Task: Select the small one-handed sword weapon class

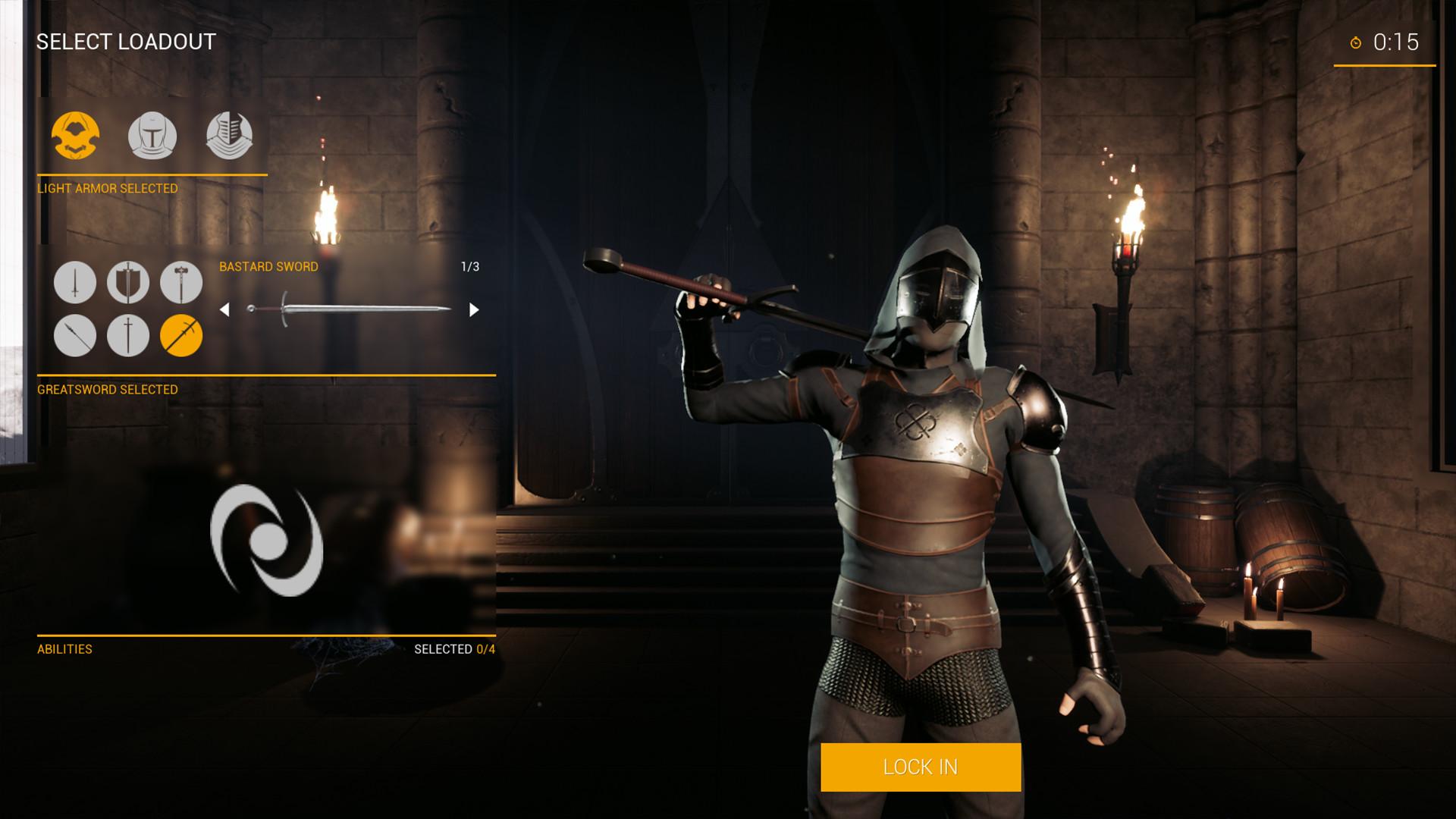Action: click(x=75, y=282)
